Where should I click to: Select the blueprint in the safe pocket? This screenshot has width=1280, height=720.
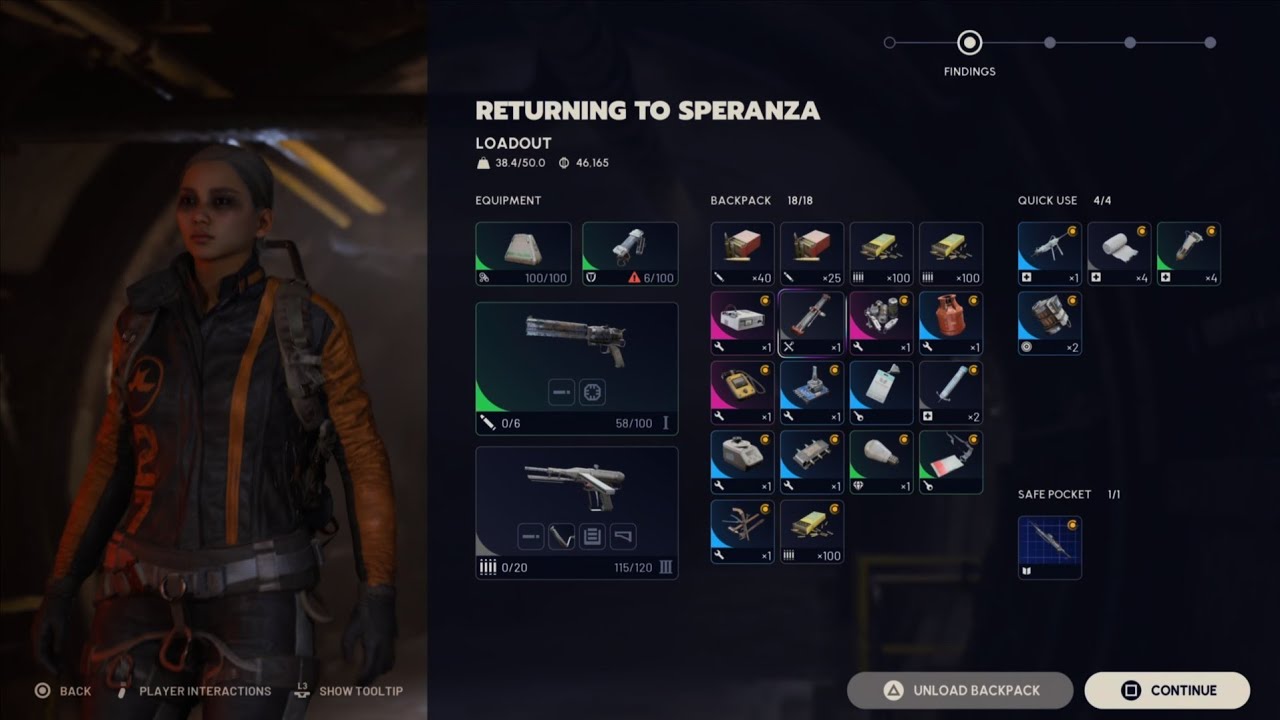(x=1049, y=547)
